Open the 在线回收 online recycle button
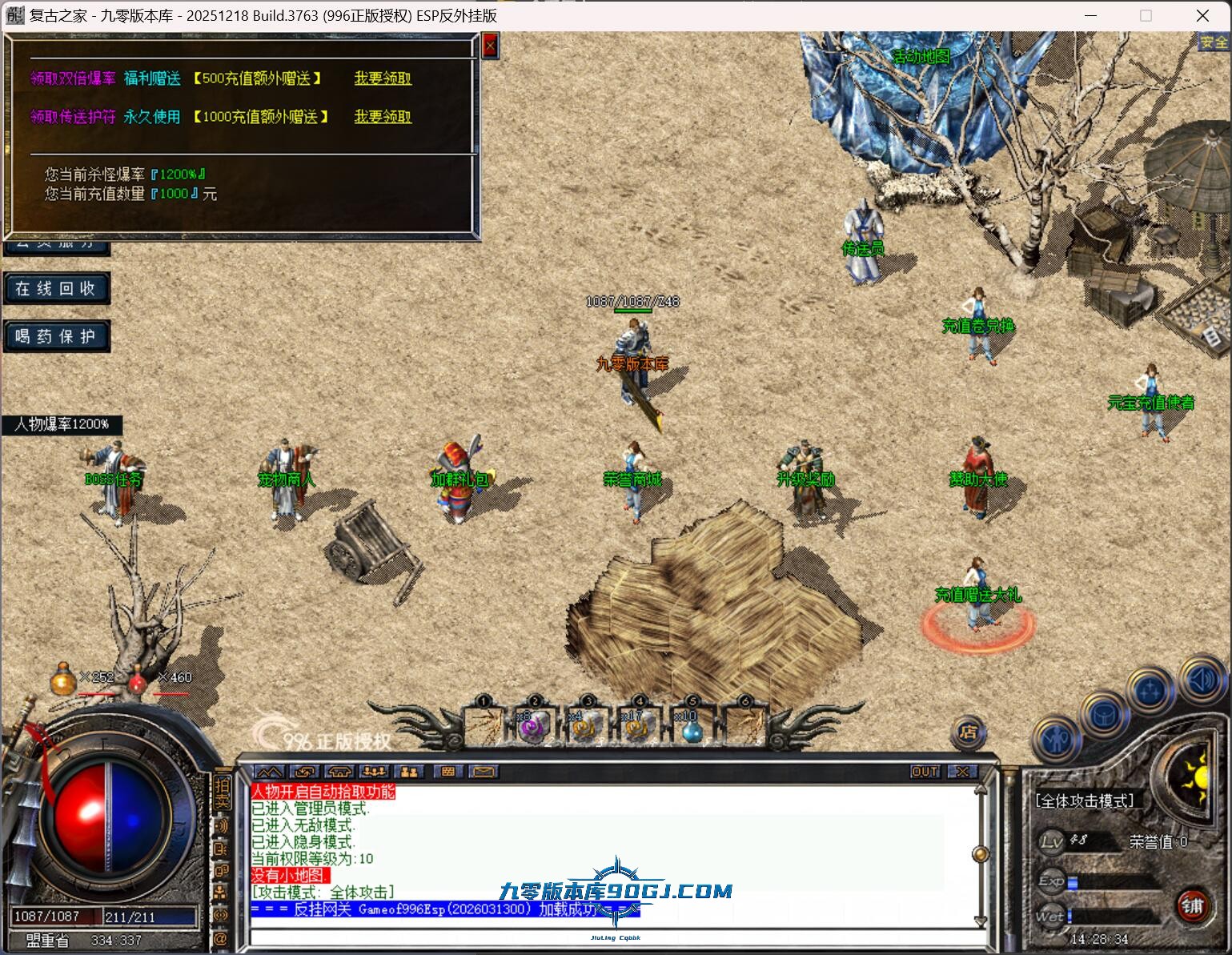Viewport: 1232px width, 955px height. pos(56,289)
